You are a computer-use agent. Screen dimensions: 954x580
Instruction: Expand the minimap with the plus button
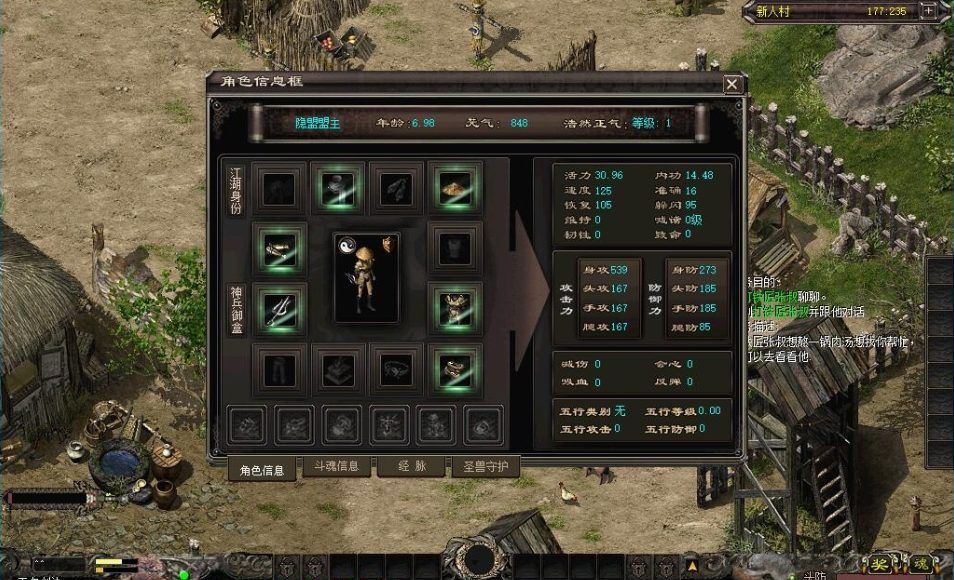(x=929, y=12)
